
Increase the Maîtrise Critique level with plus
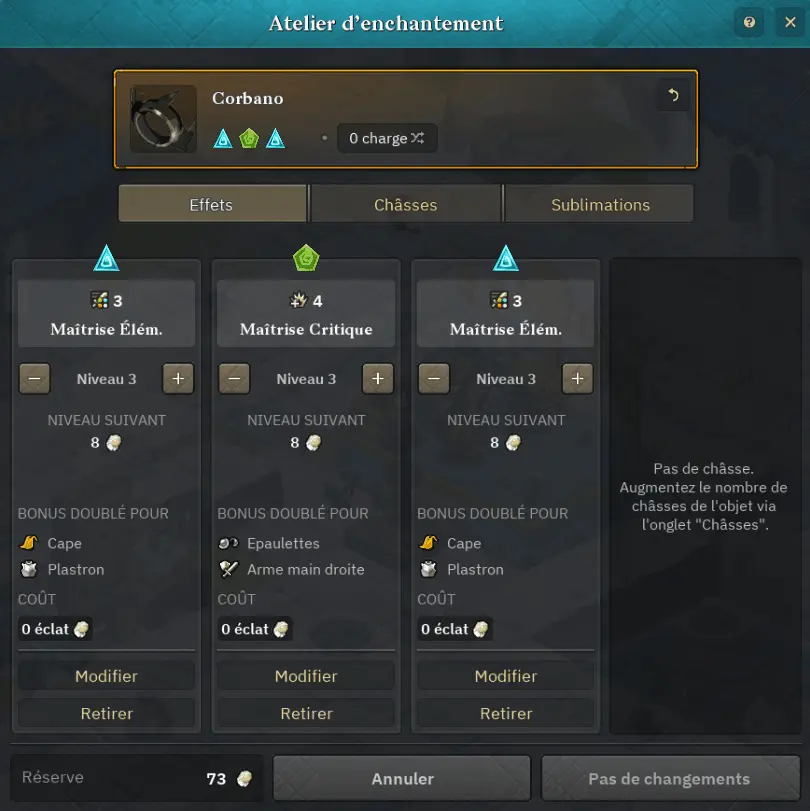point(377,379)
